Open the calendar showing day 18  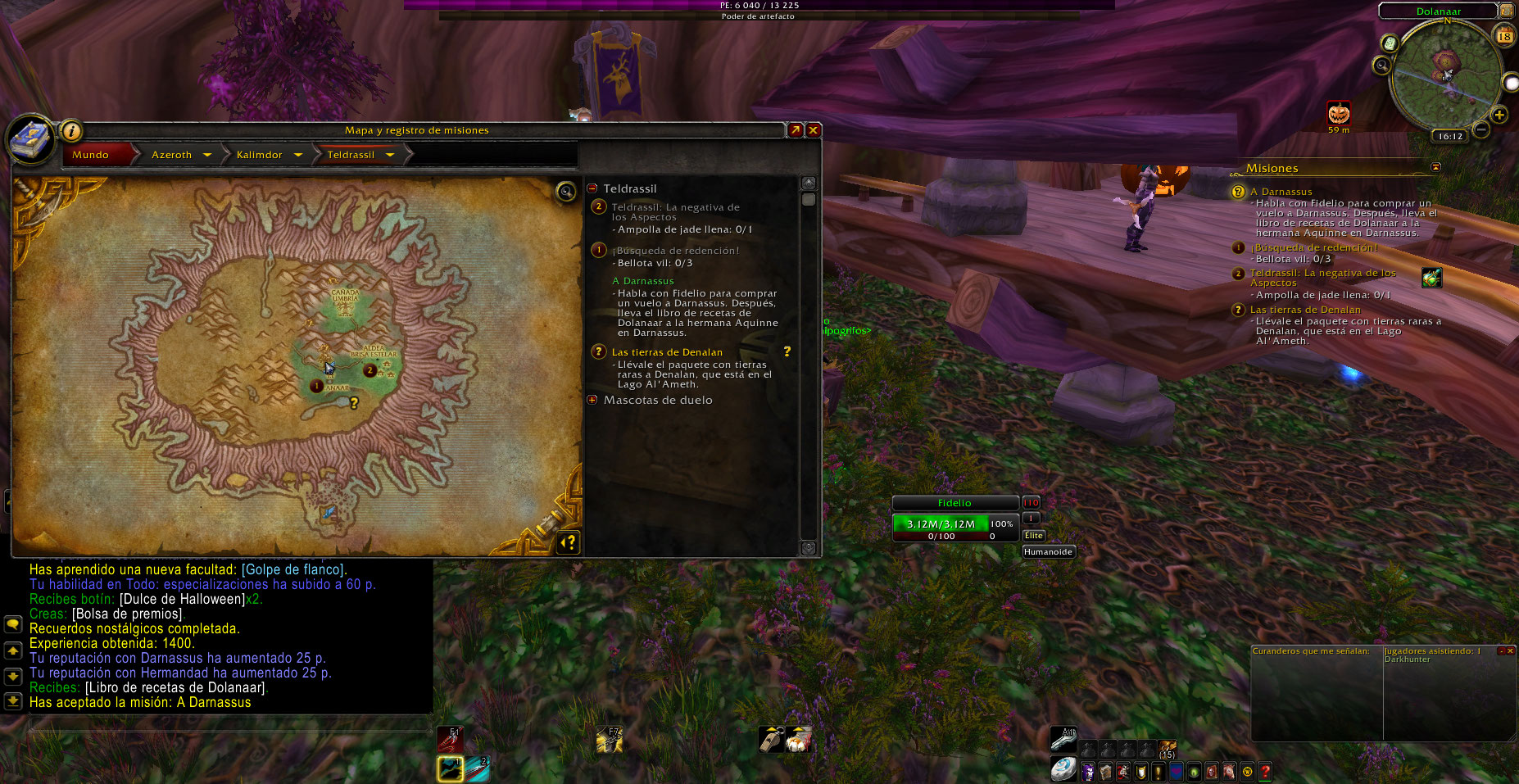click(x=1504, y=36)
